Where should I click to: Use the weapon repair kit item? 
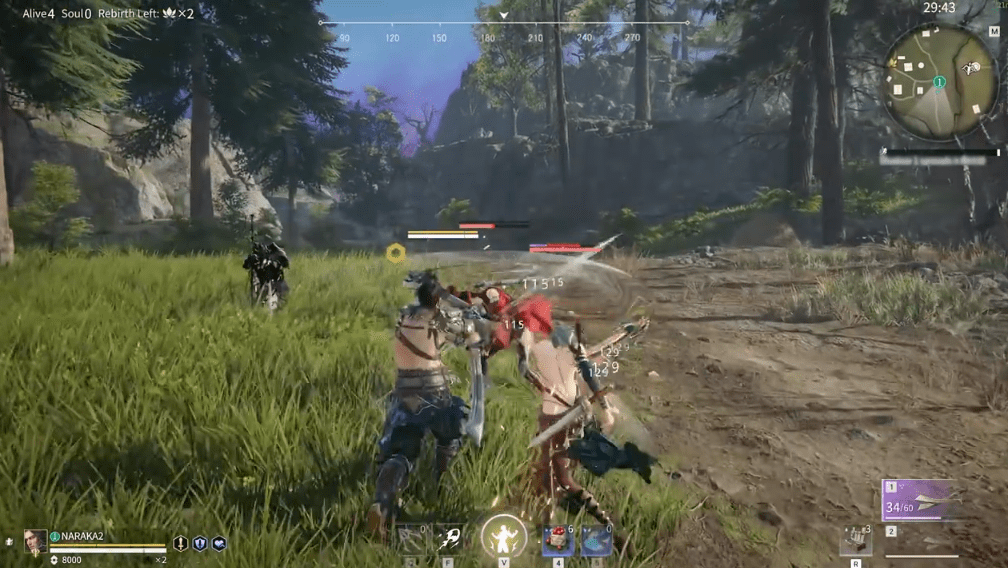(x=855, y=541)
